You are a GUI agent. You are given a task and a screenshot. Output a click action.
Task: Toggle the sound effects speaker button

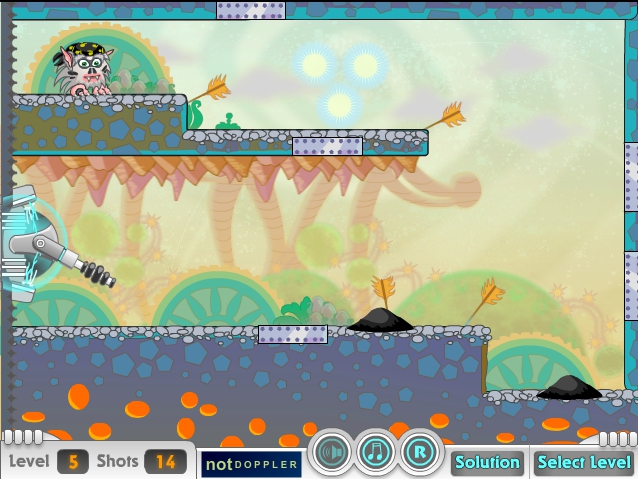click(331, 453)
